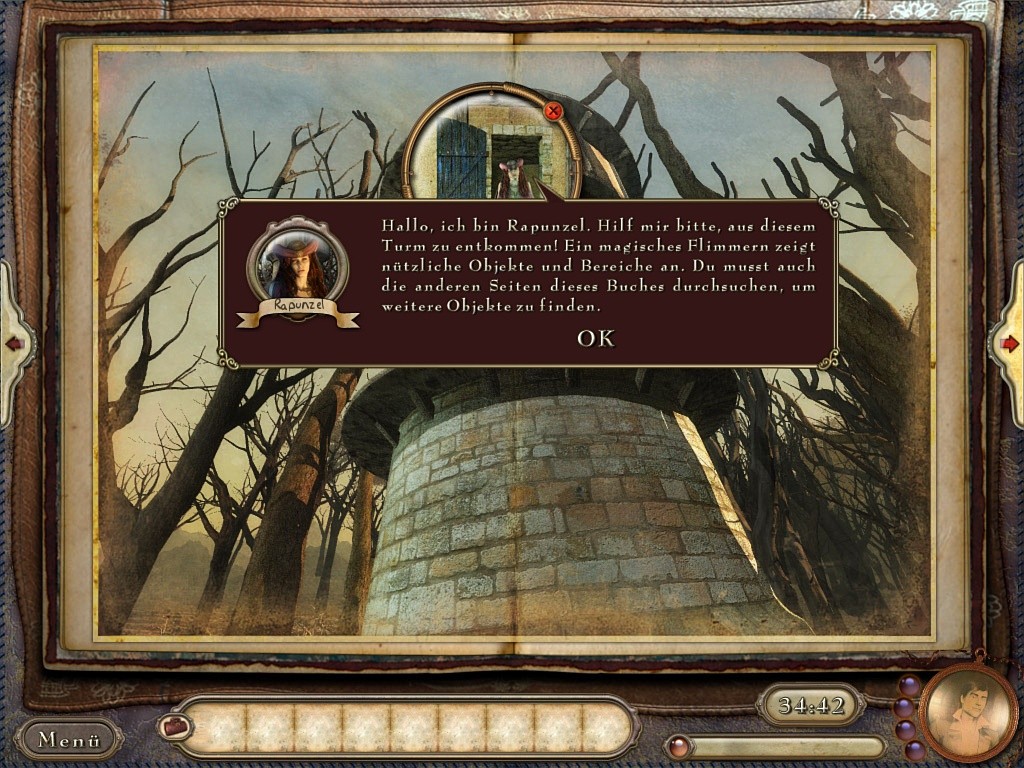This screenshot has width=1024, height=768.
Task: Select the red pouch inventory icon
Action: pyautogui.click(x=175, y=727)
